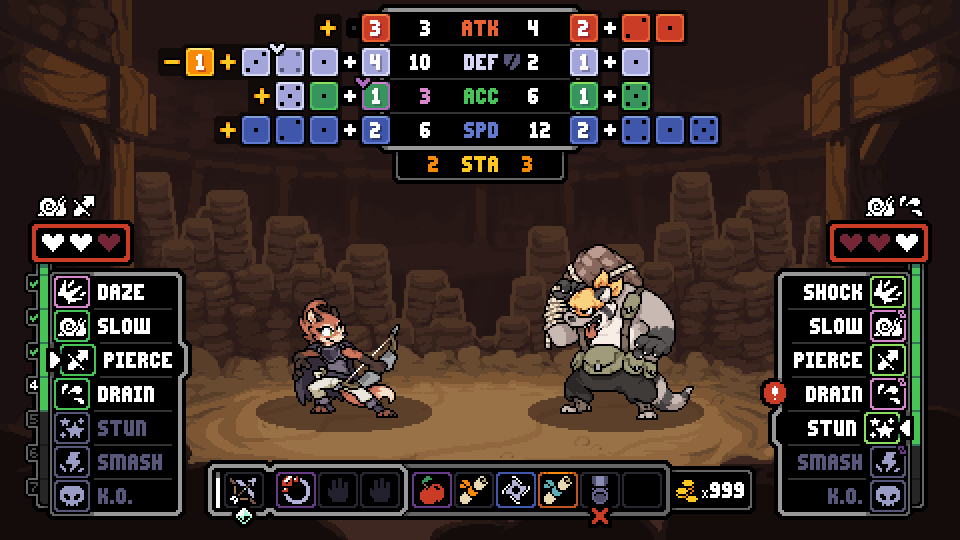Click the orange 1 defense modifier
Image resolution: width=960 pixels, height=540 pixels.
(x=200, y=63)
